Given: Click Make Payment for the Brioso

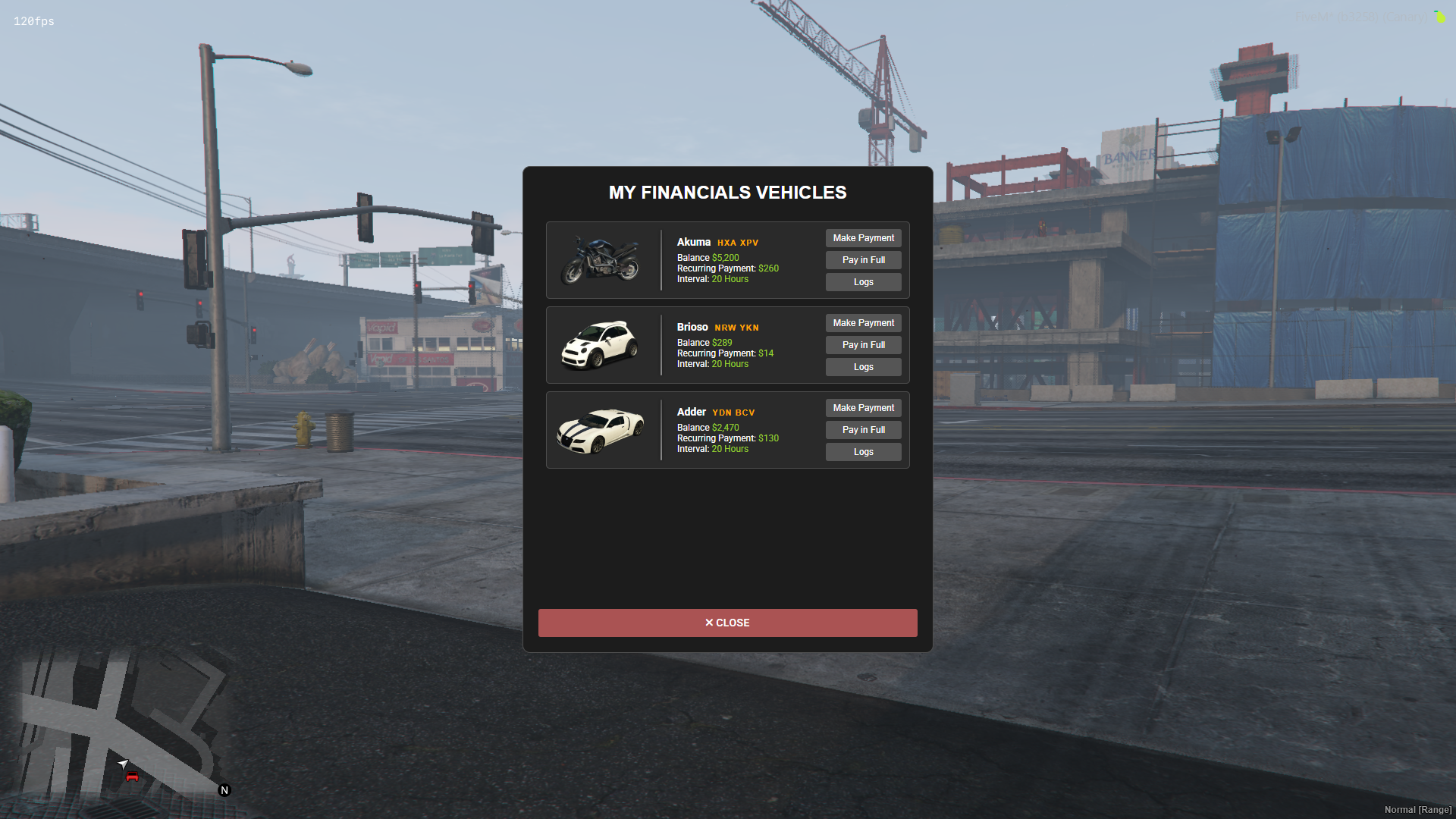Looking at the screenshot, I should [863, 322].
